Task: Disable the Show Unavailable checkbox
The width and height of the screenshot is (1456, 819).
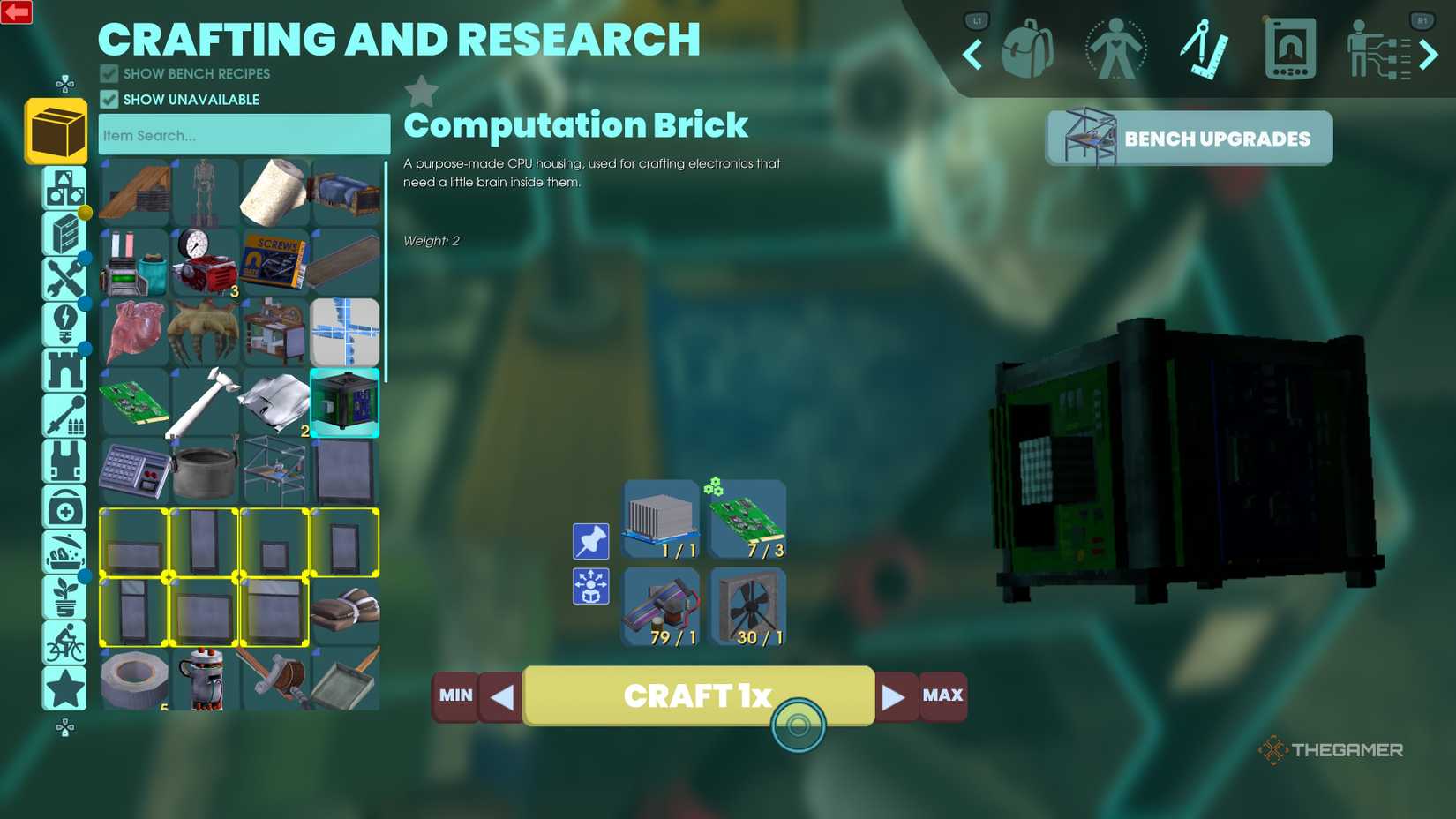Action: (109, 100)
